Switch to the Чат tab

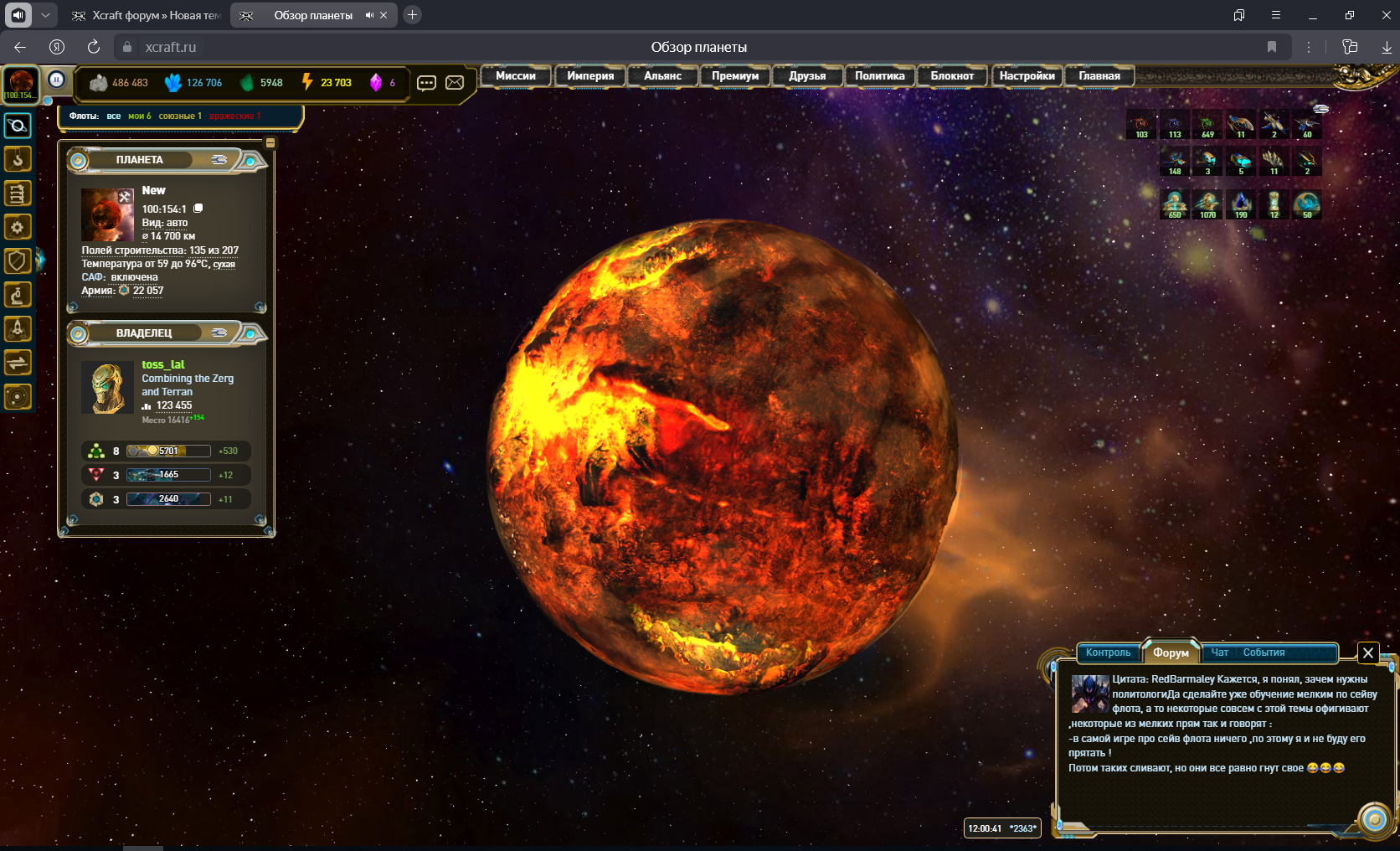(1219, 652)
